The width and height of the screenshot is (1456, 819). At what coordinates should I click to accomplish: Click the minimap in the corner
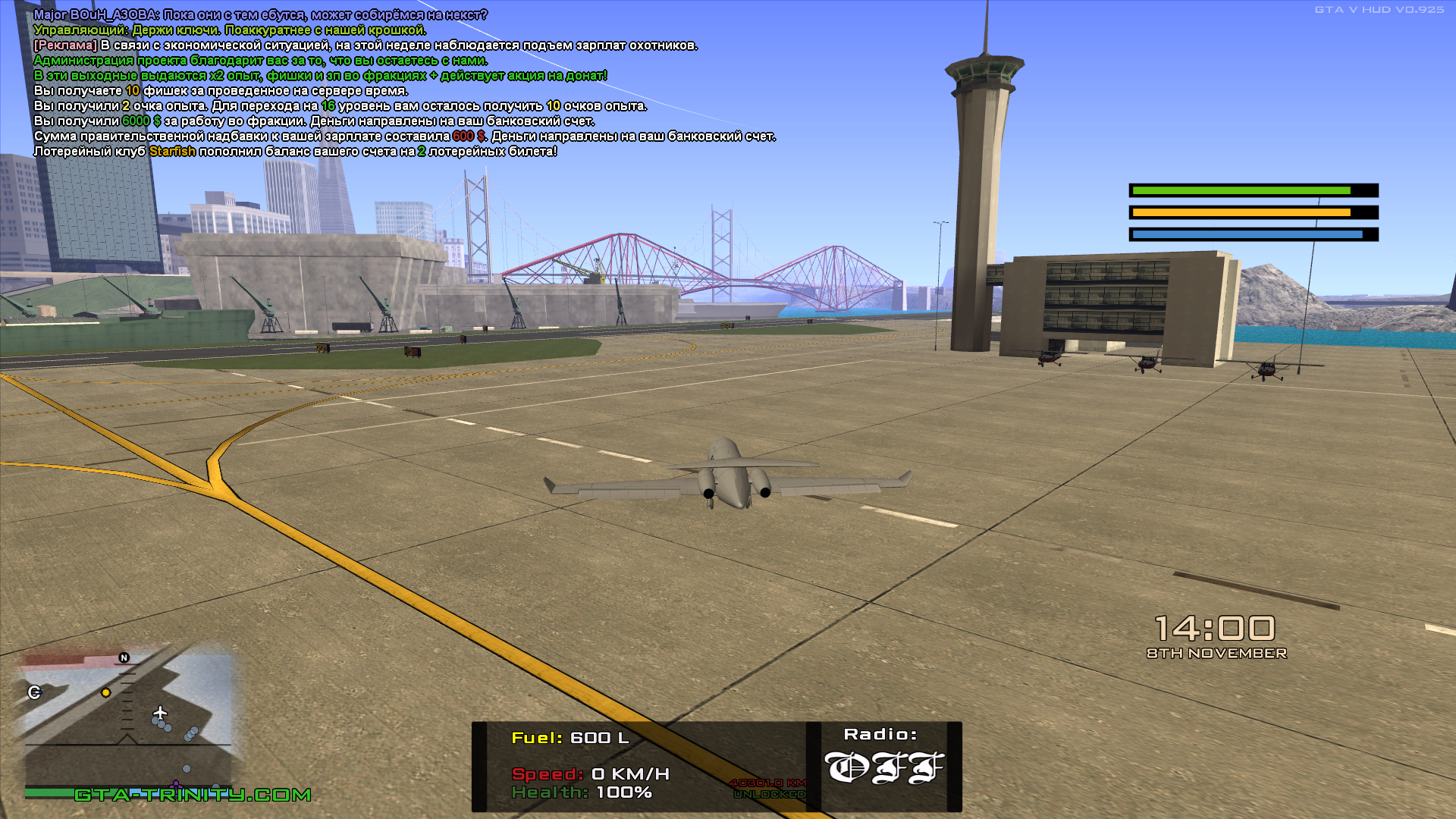(127, 720)
